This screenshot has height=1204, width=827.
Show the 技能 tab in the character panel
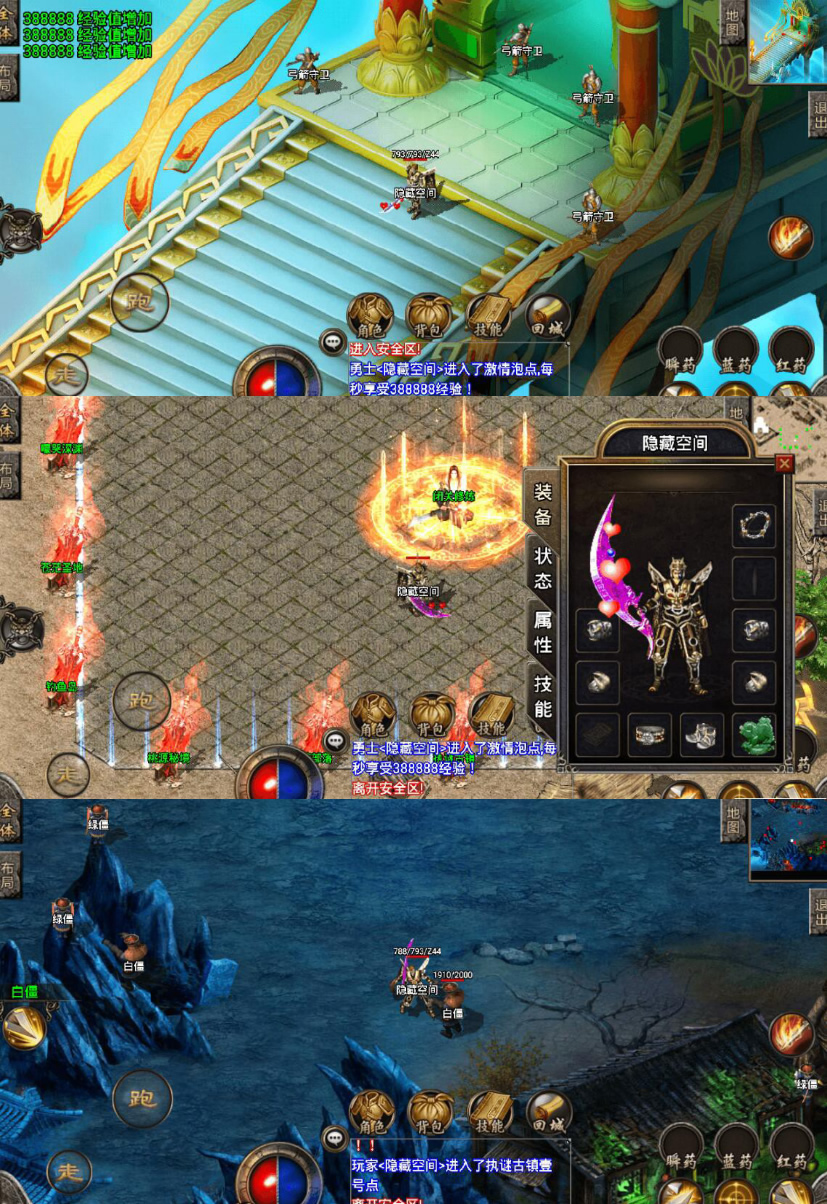(543, 696)
